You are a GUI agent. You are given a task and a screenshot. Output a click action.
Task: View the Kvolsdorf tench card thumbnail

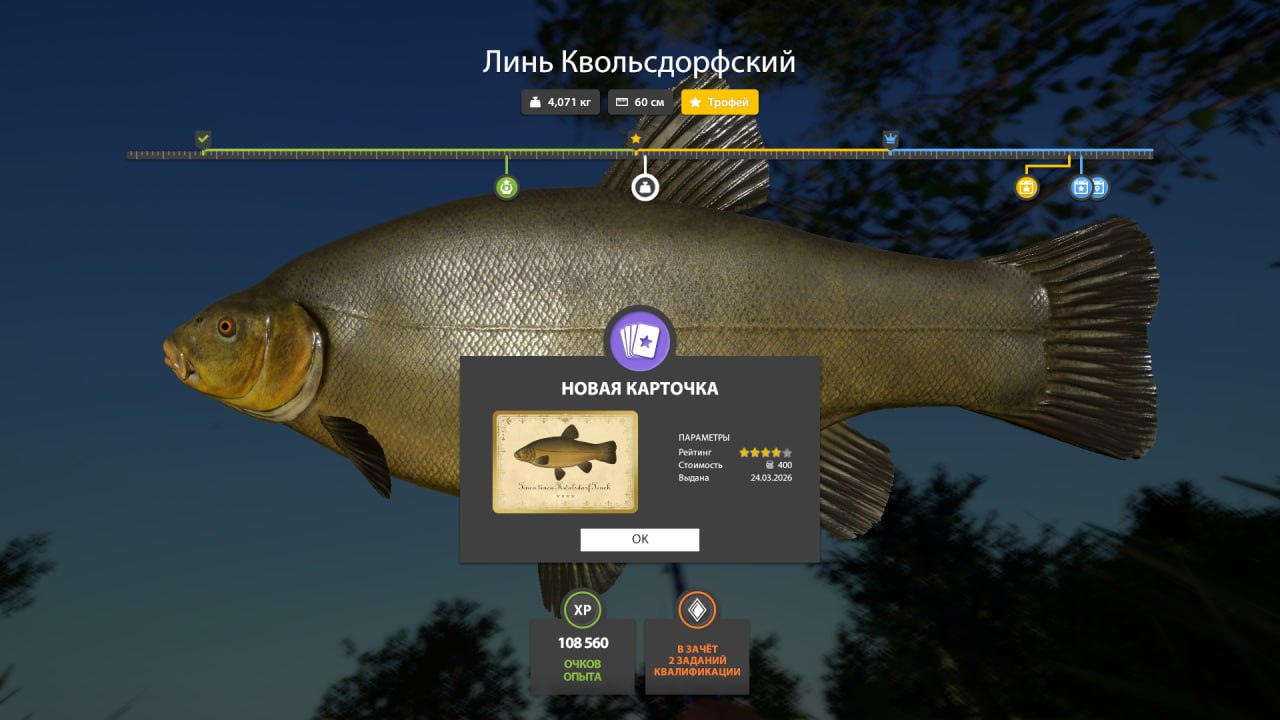tap(565, 461)
